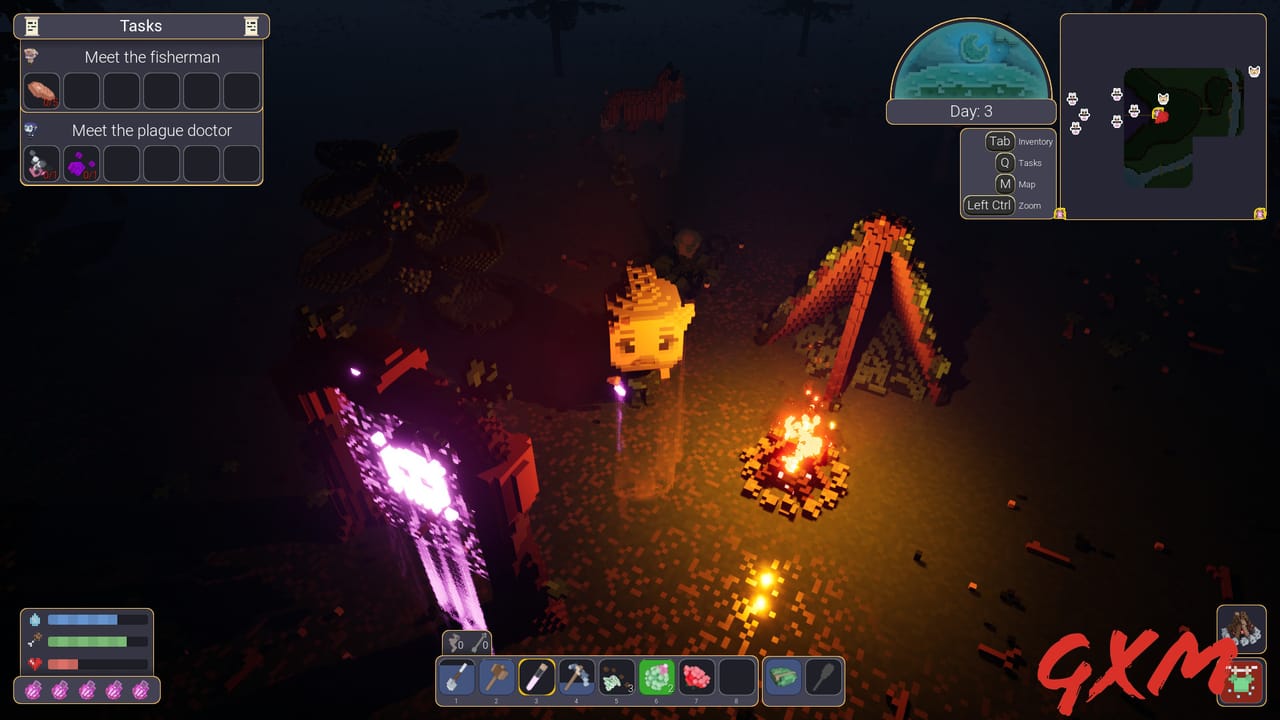This screenshot has height=720, width=1280.
Task: Click the Left Ctrl Zoom keybind button
Action: tap(988, 205)
